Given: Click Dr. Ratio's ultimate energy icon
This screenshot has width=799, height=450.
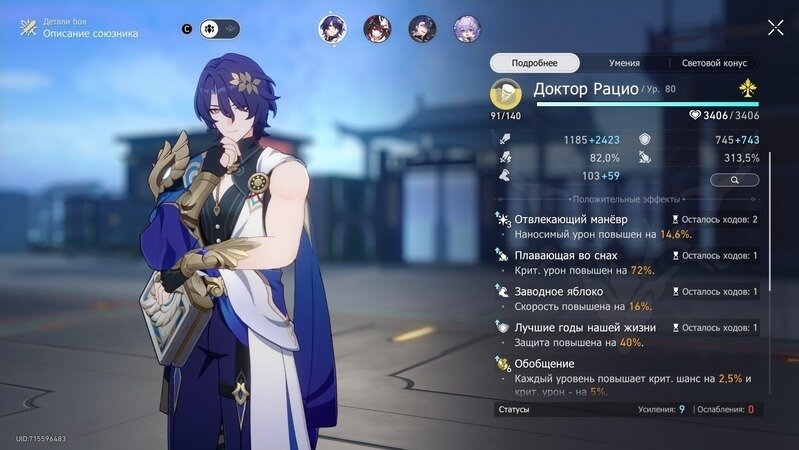Looking at the screenshot, I should [x=505, y=95].
